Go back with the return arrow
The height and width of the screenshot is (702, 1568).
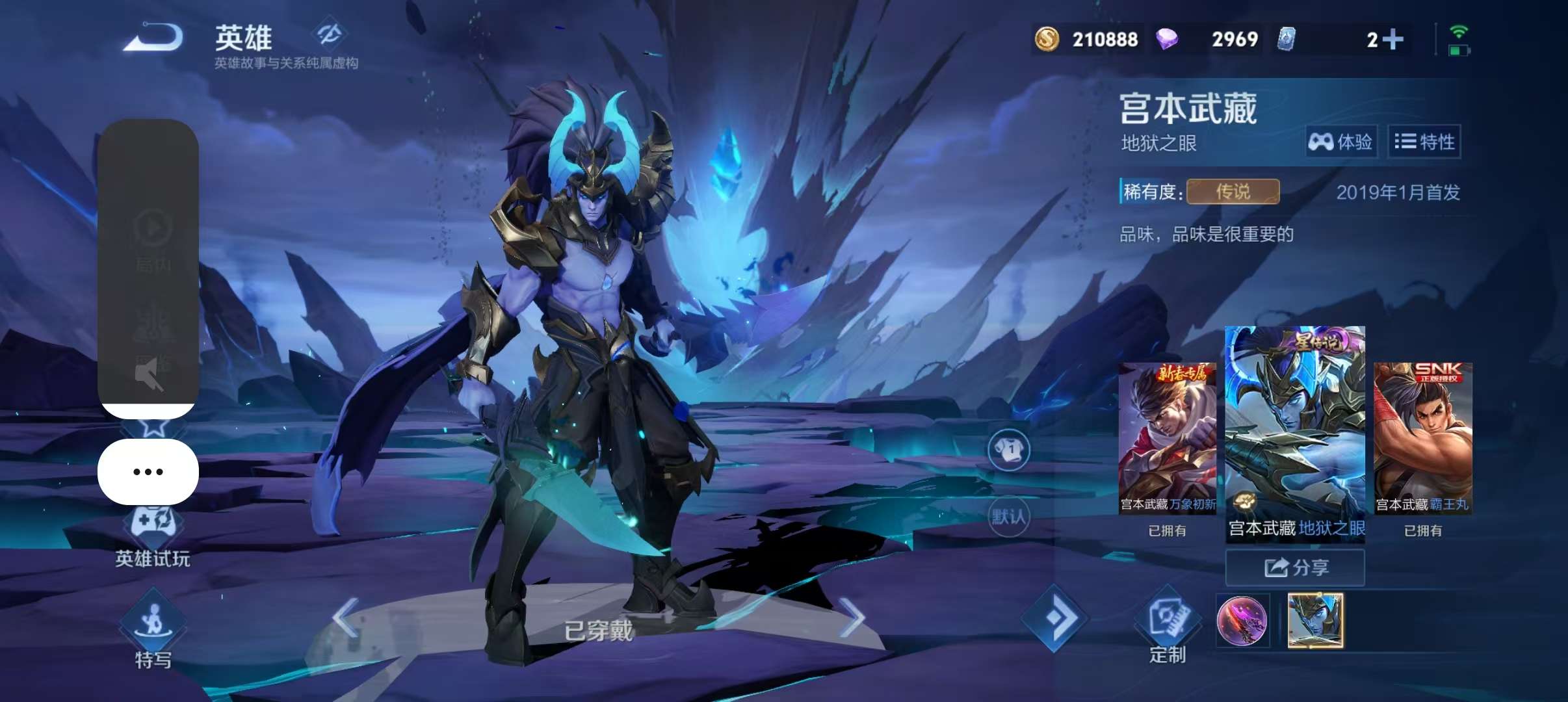[153, 38]
